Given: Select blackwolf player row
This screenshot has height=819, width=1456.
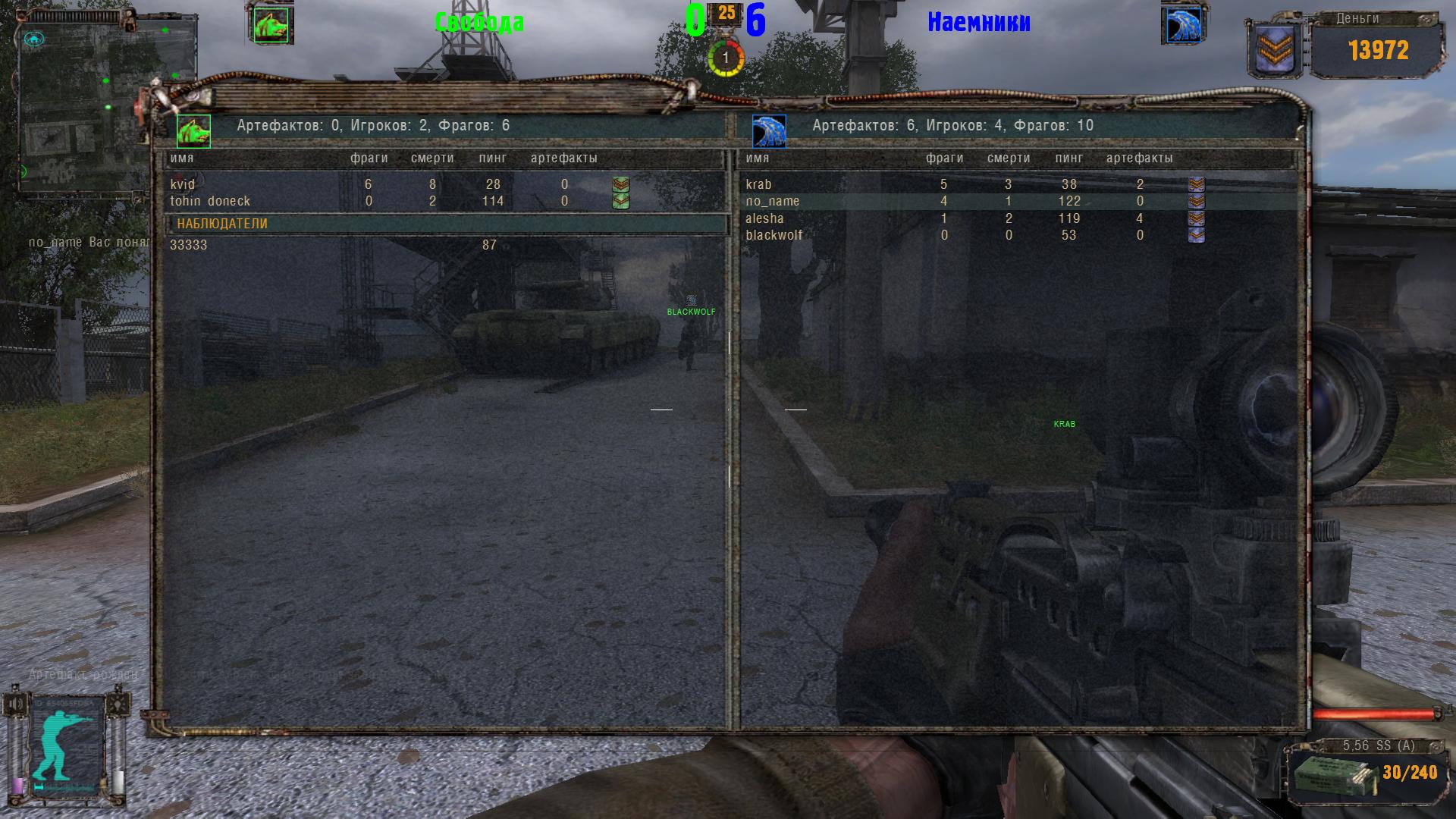Looking at the screenshot, I should coord(773,235).
